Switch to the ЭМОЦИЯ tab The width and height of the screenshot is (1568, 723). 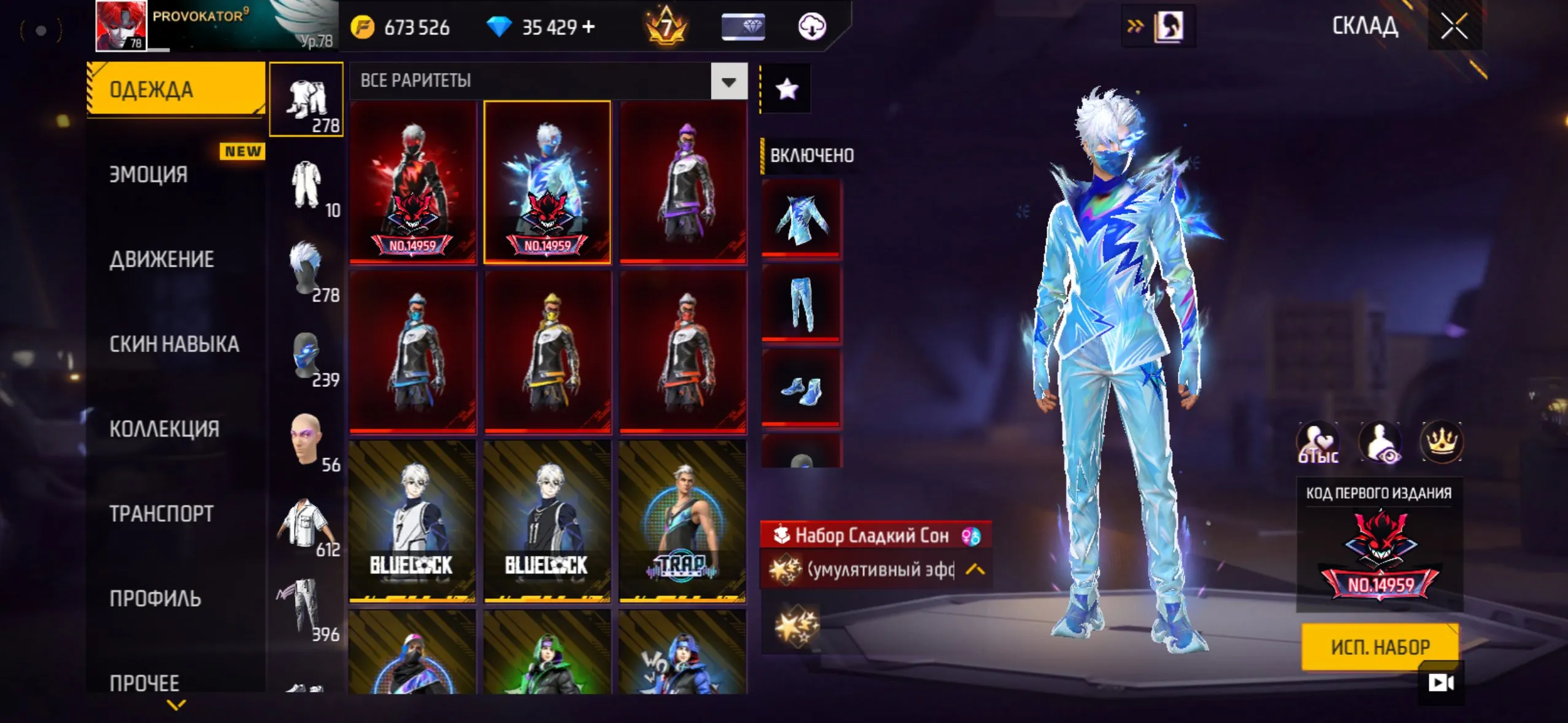pos(147,175)
